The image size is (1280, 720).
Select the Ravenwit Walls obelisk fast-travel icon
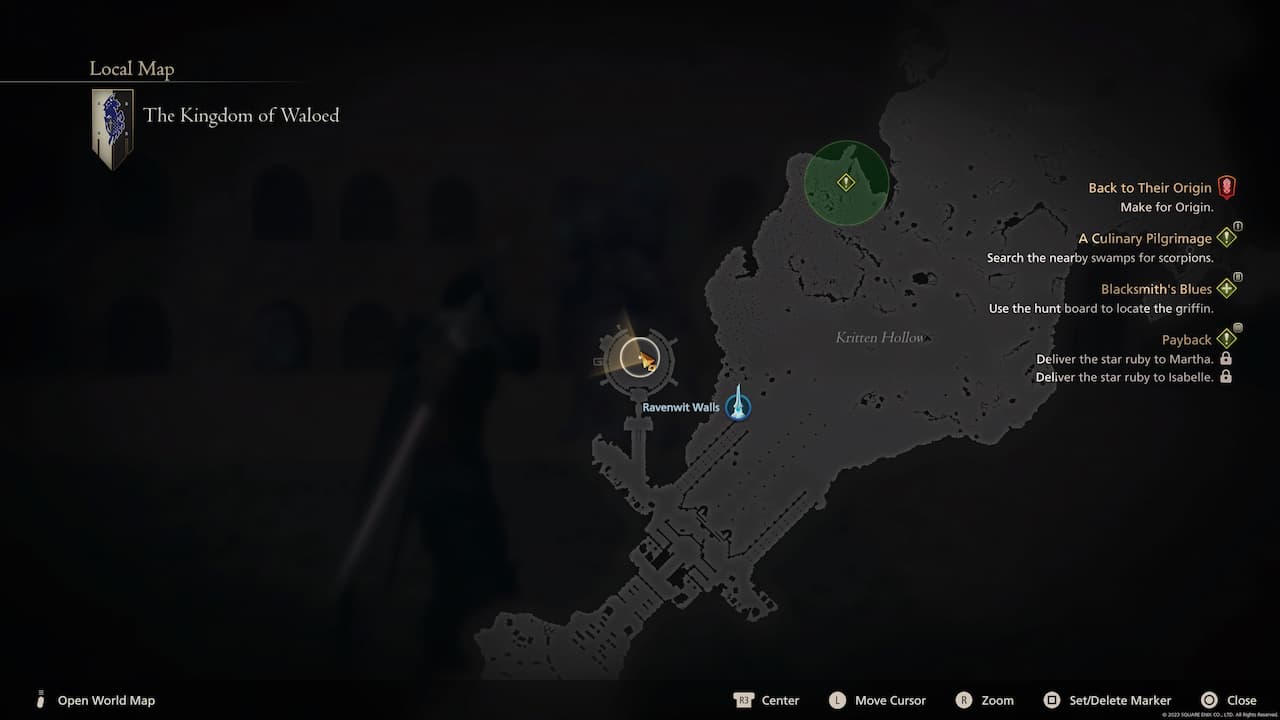pyautogui.click(x=738, y=406)
